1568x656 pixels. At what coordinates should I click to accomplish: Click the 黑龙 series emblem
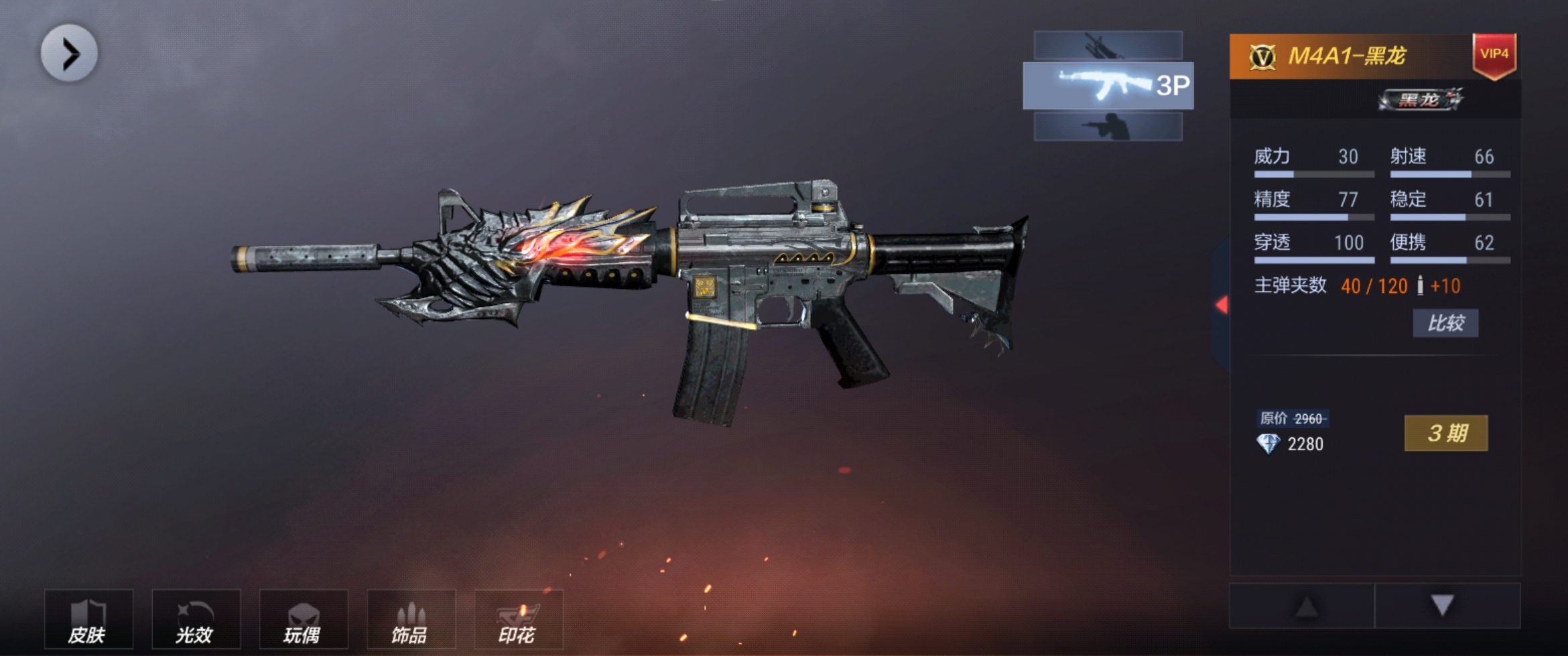1421,100
